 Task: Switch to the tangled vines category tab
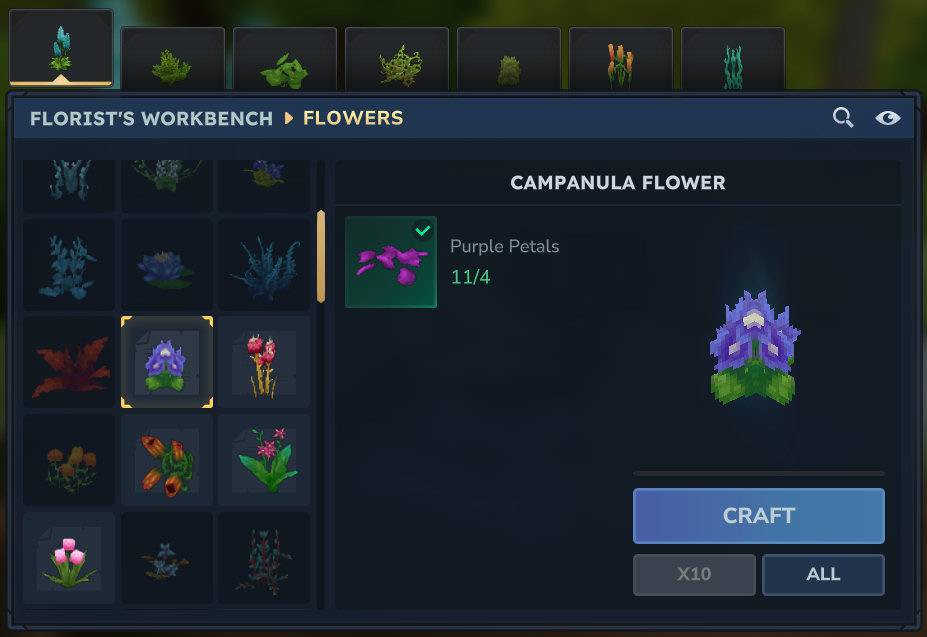tap(397, 62)
